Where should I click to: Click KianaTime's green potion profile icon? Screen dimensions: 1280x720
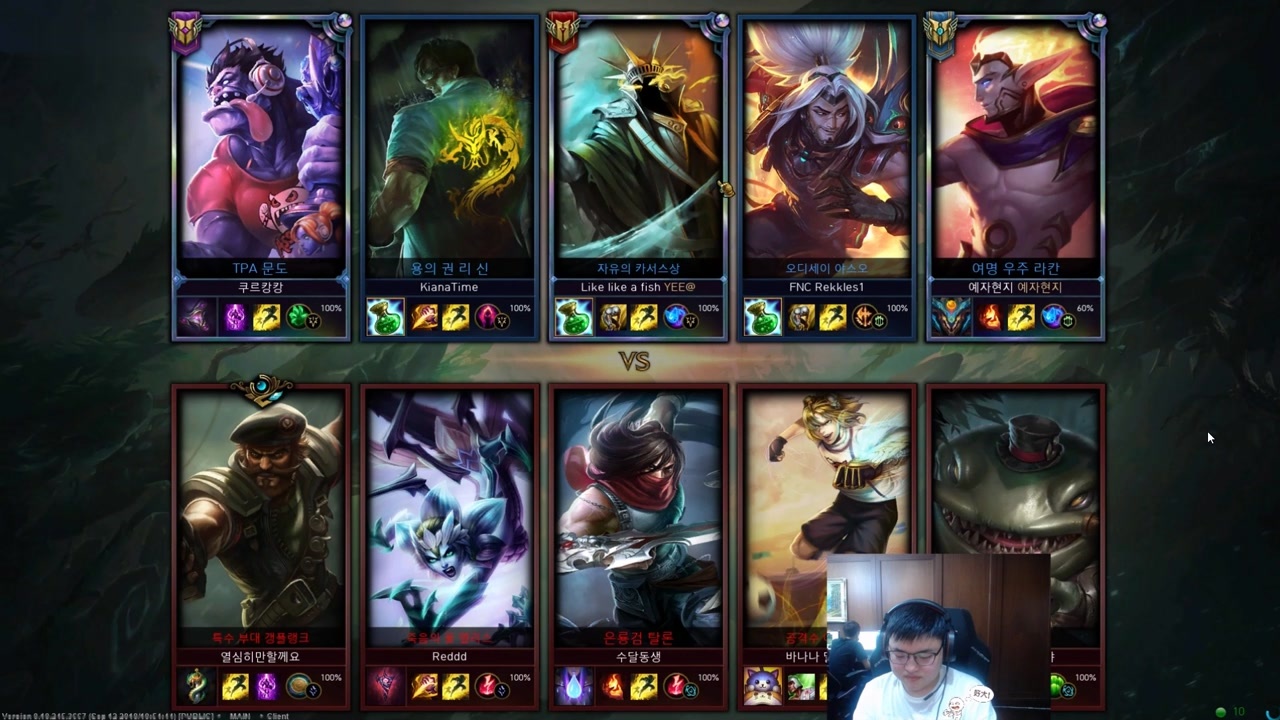tap(385, 318)
